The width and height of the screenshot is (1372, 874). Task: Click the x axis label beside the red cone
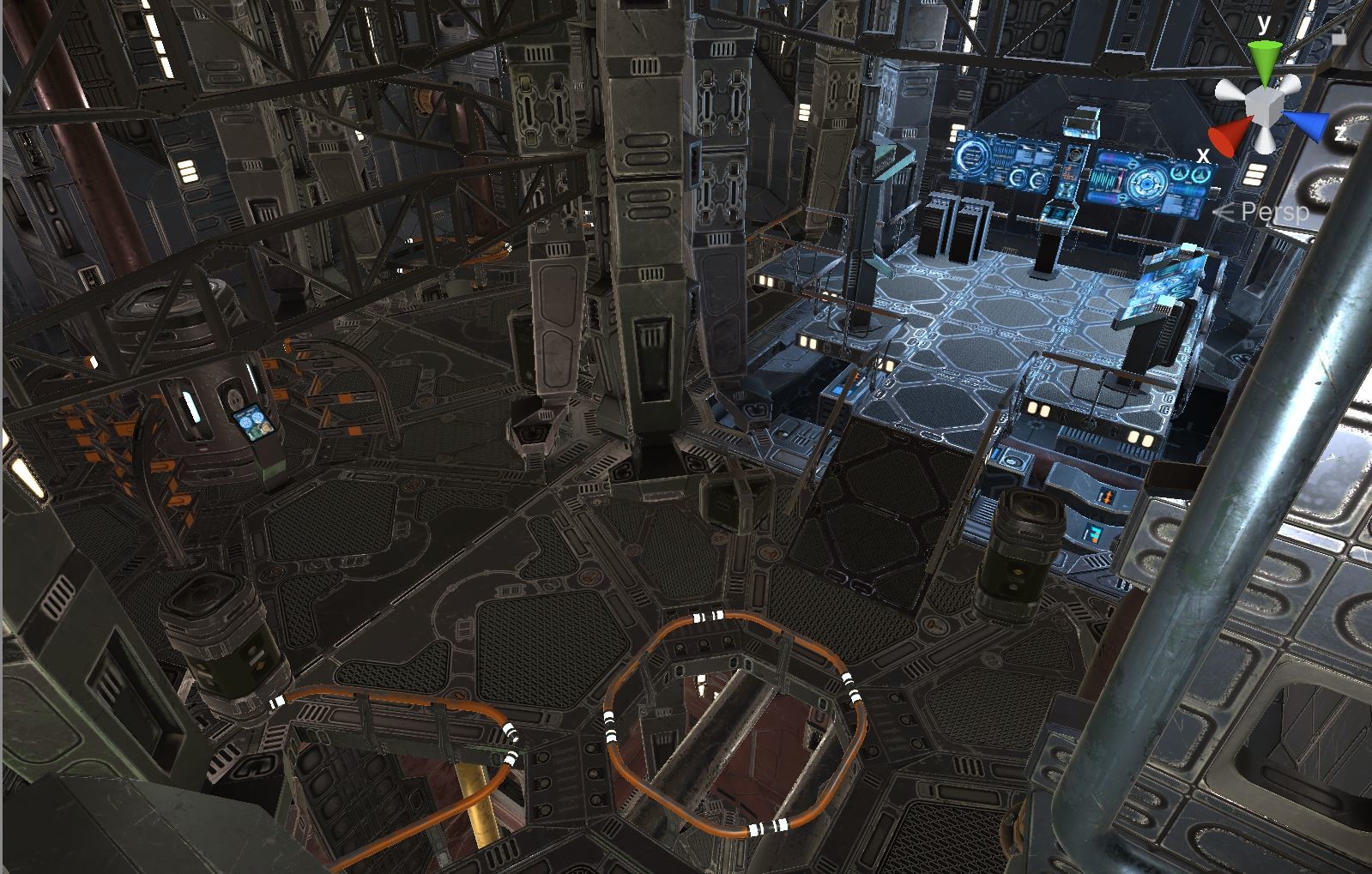[1203, 154]
